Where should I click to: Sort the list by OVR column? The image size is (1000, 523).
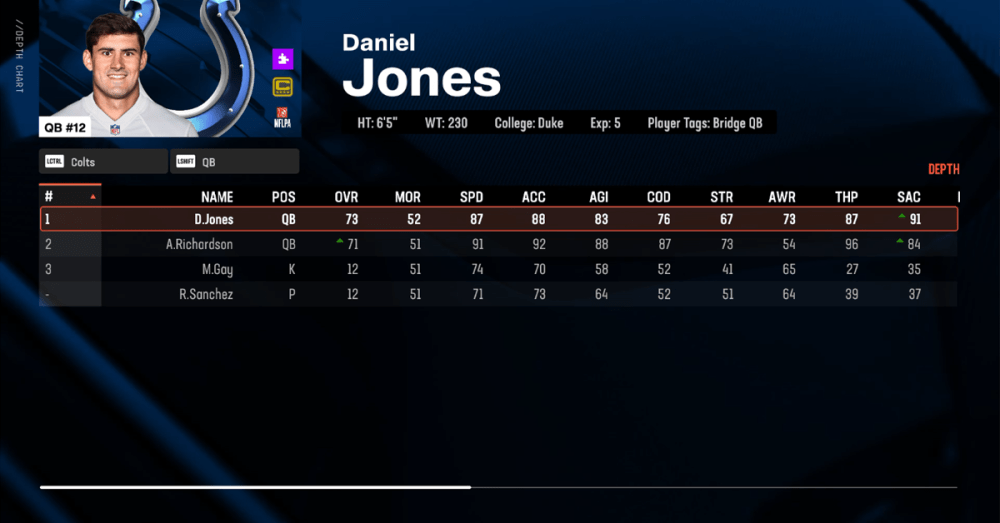(x=346, y=197)
